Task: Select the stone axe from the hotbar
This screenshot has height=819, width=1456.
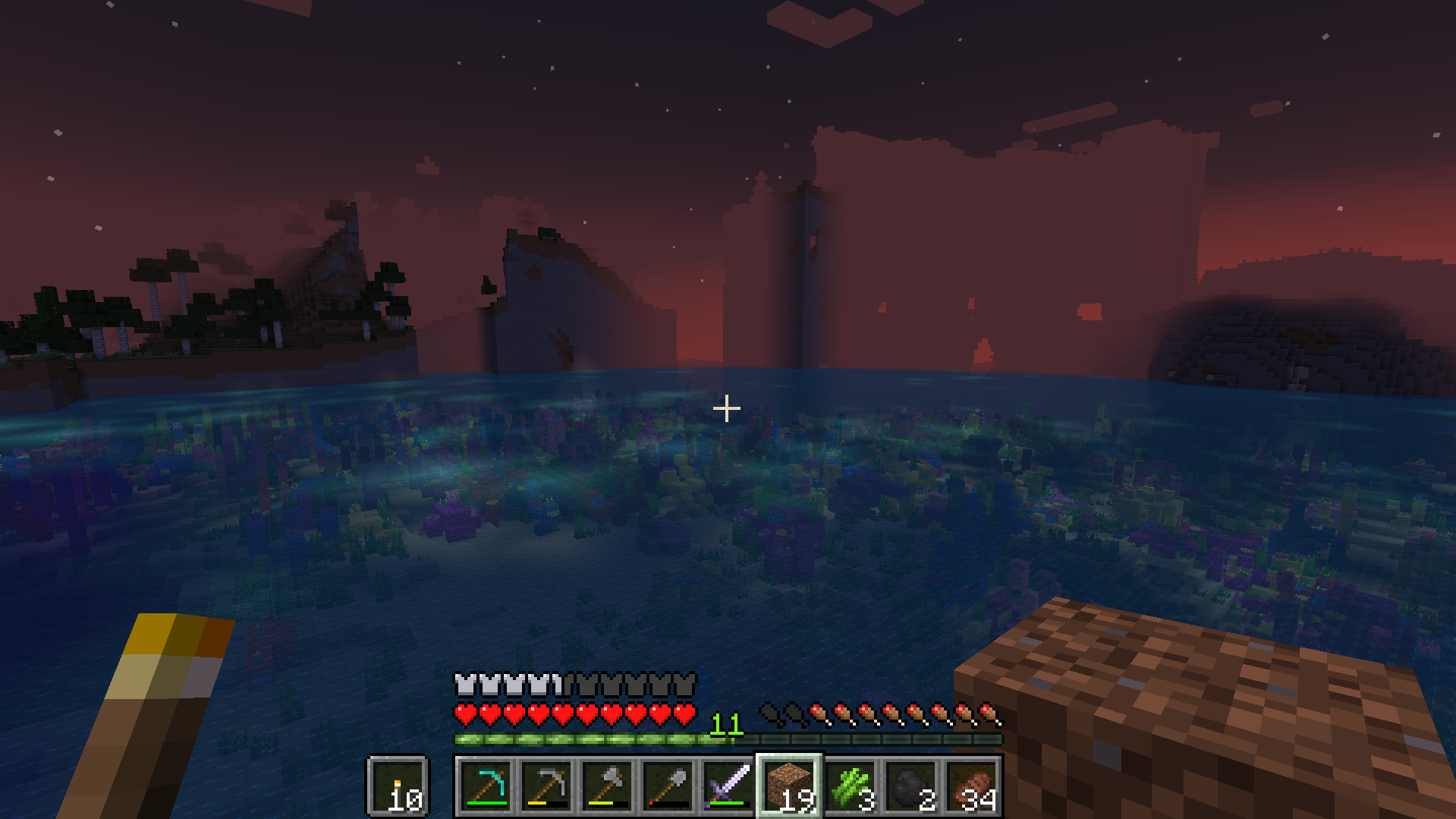Action: tap(607, 787)
